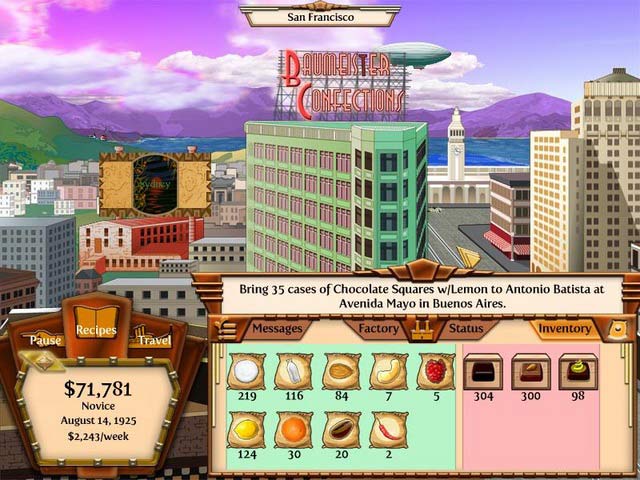Select the cashew ingredient sack
Screen dimensions: 640x480
tap(388, 372)
